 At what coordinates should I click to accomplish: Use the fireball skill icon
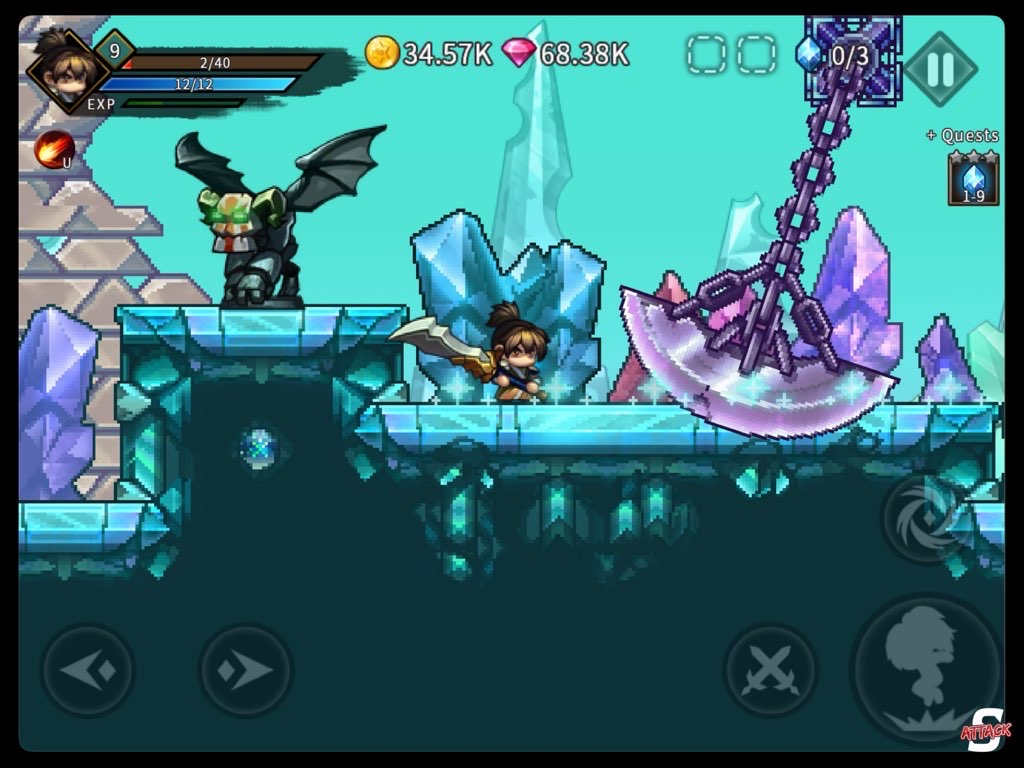[x=54, y=150]
